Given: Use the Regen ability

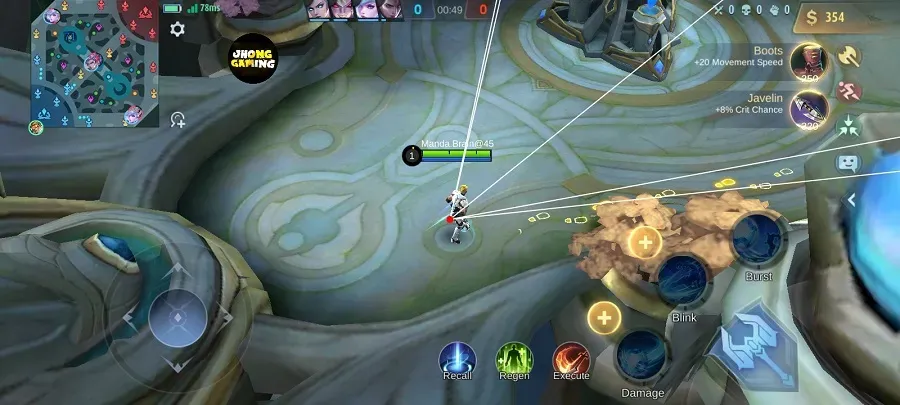Looking at the screenshot, I should pyautogui.click(x=514, y=358).
